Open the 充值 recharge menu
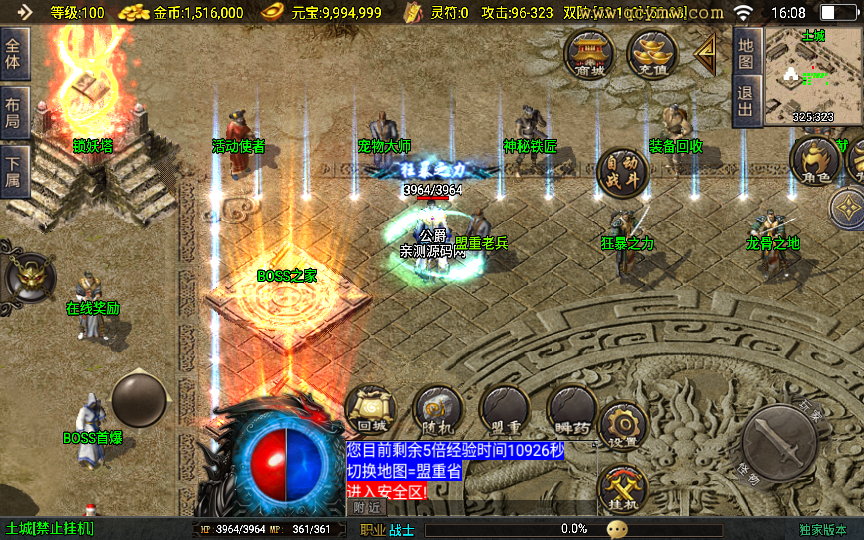This screenshot has width=864, height=540. coord(652,52)
